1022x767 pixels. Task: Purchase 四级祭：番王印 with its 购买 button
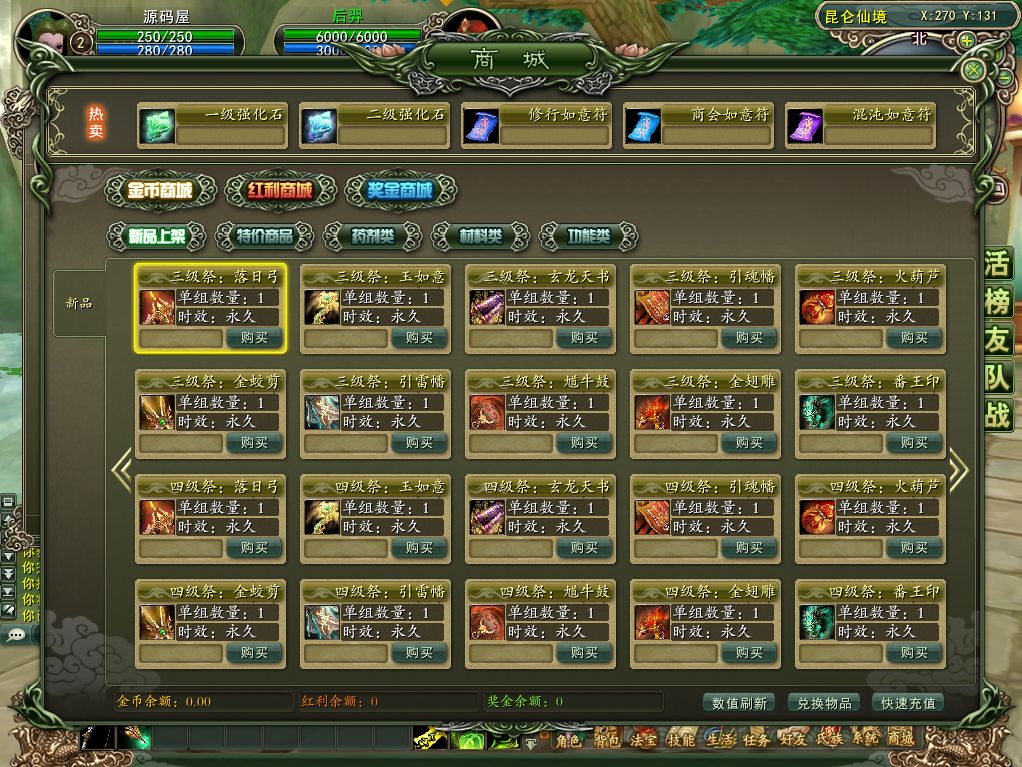pyautogui.click(x=914, y=653)
